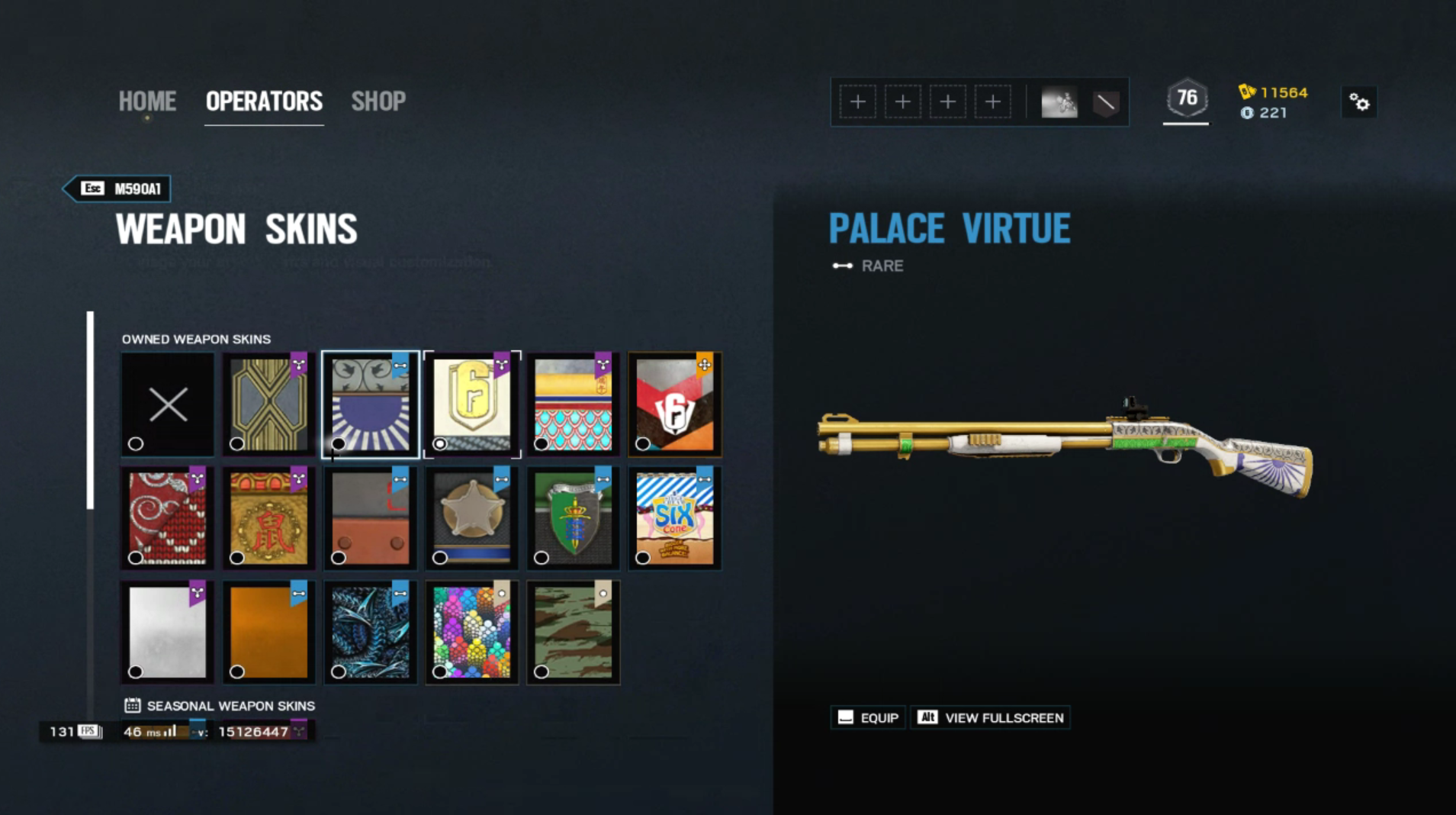The width and height of the screenshot is (1456, 815).
Task: Click the R6 Credits currency icon
Action: 1246,113
